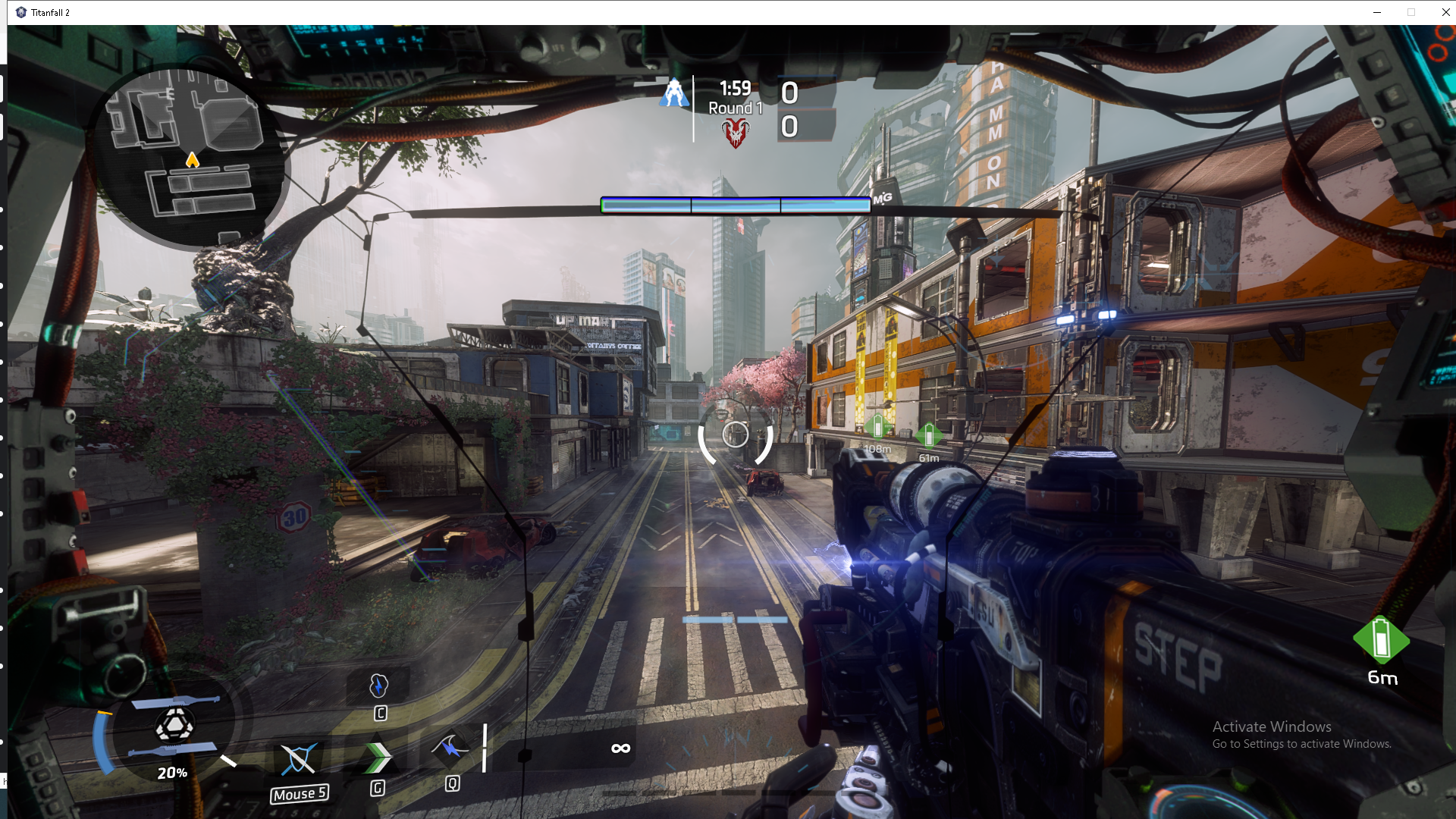Select the battery marker labeled 61m
The image size is (1456, 819).
click(928, 436)
